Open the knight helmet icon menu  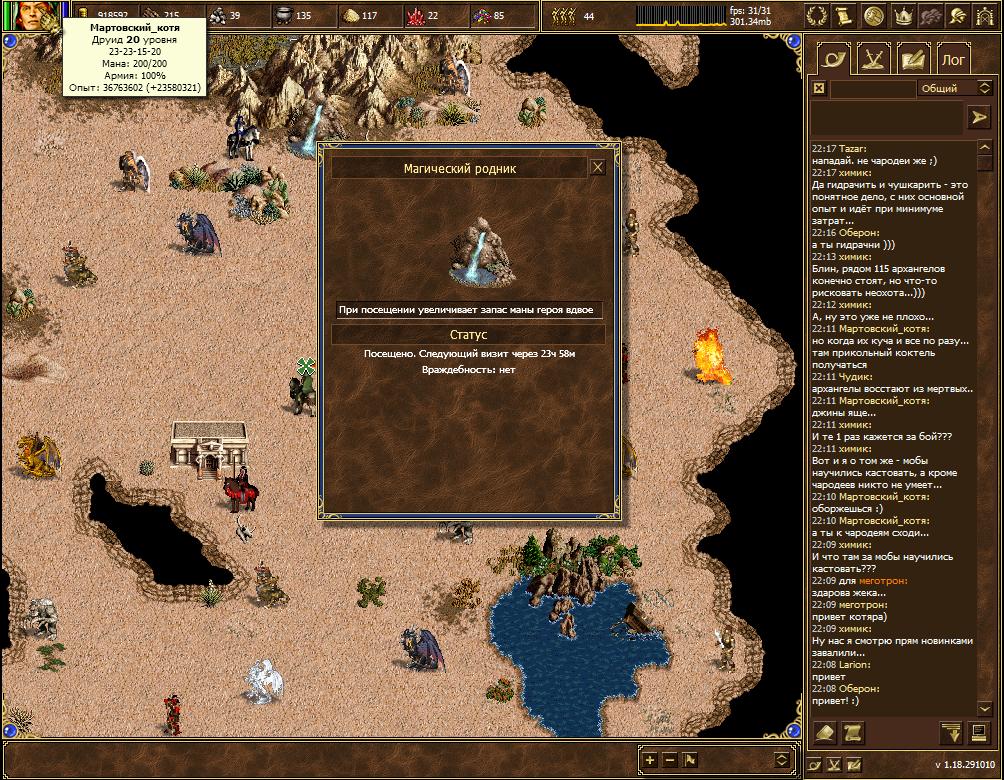coord(958,16)
